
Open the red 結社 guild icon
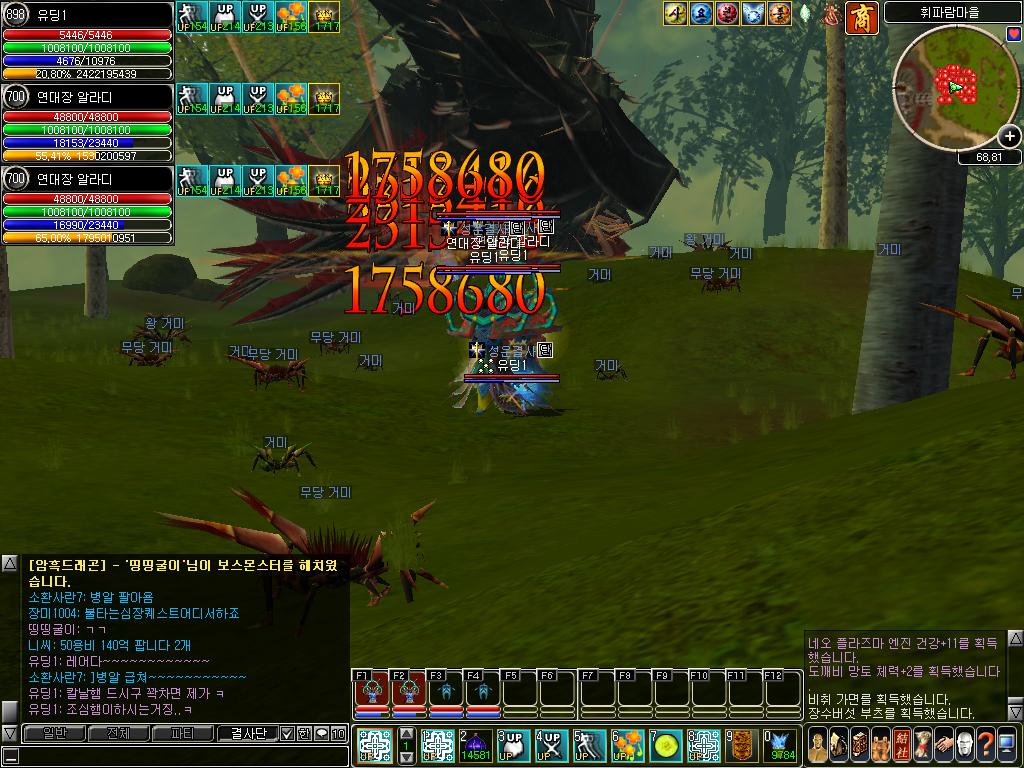(x=902, y=744)
